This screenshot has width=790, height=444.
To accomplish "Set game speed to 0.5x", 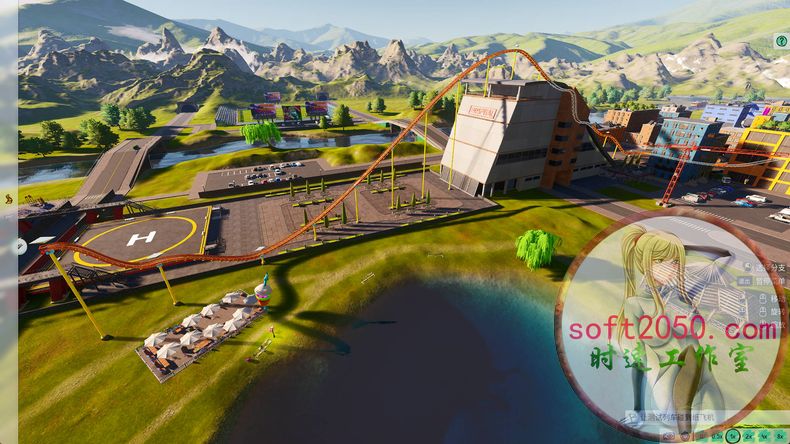I will click(x=717, y=436).
